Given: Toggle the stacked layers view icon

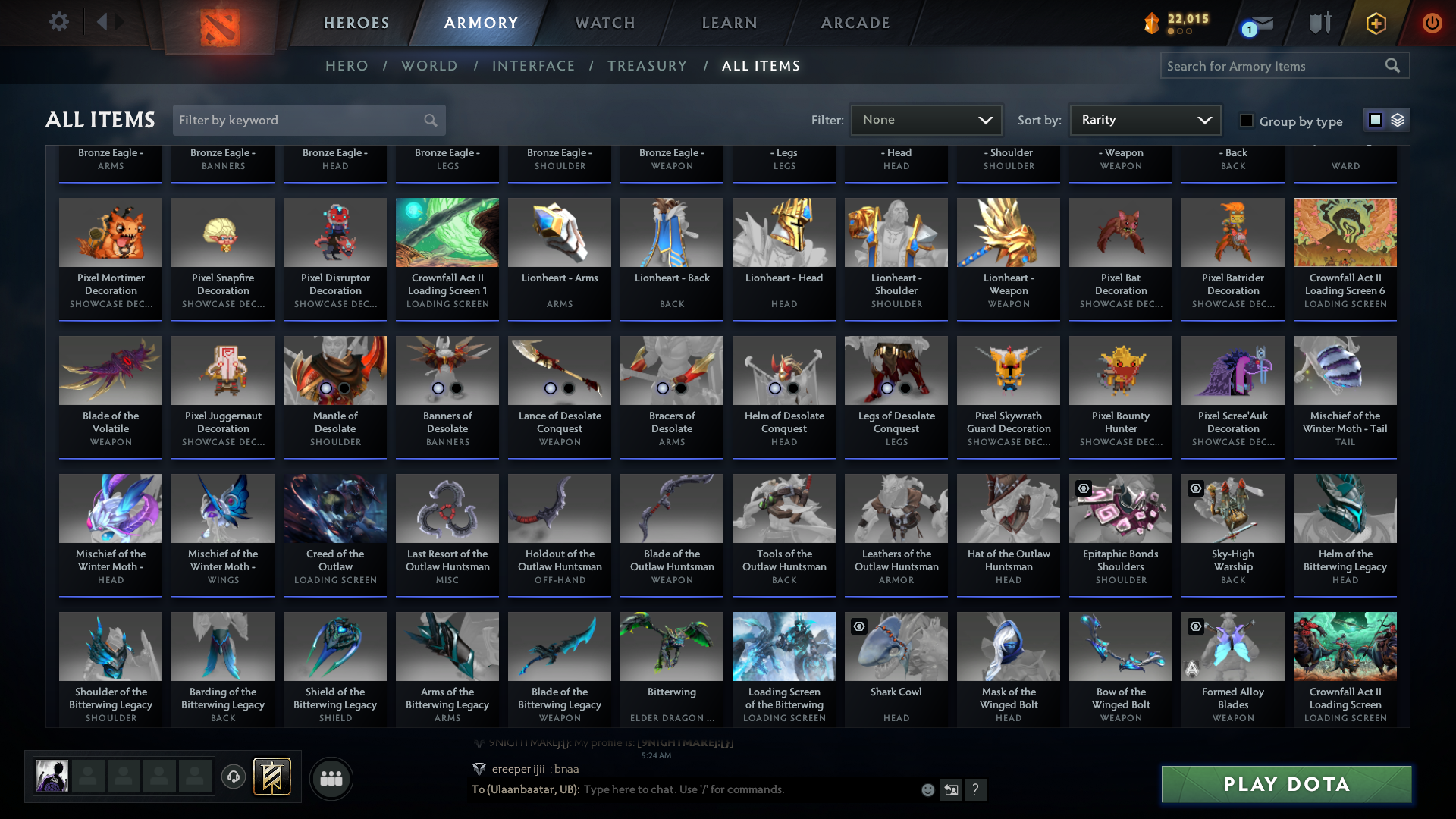Looking at the screenshot, I should click(x=1397, y=119).
